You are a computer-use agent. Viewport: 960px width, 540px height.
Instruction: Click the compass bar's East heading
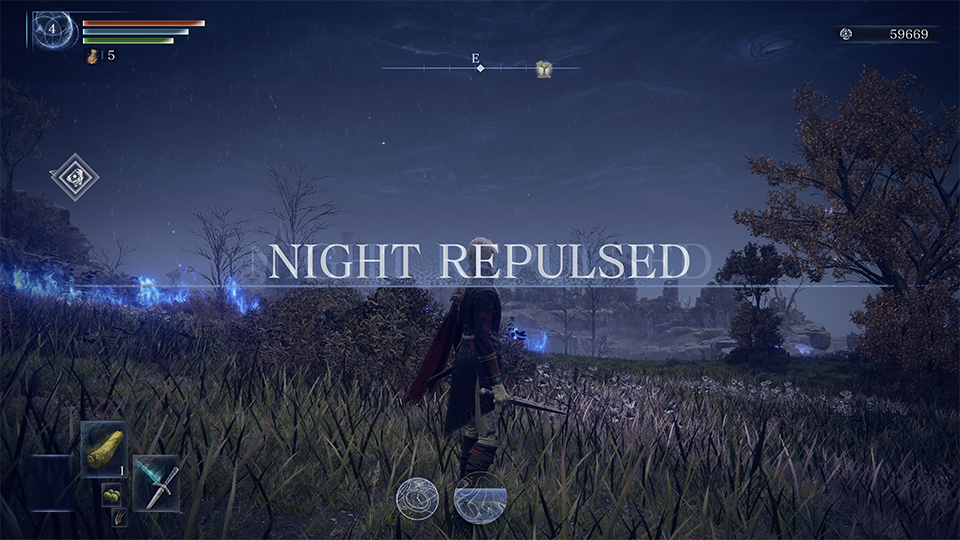(477, 59)
